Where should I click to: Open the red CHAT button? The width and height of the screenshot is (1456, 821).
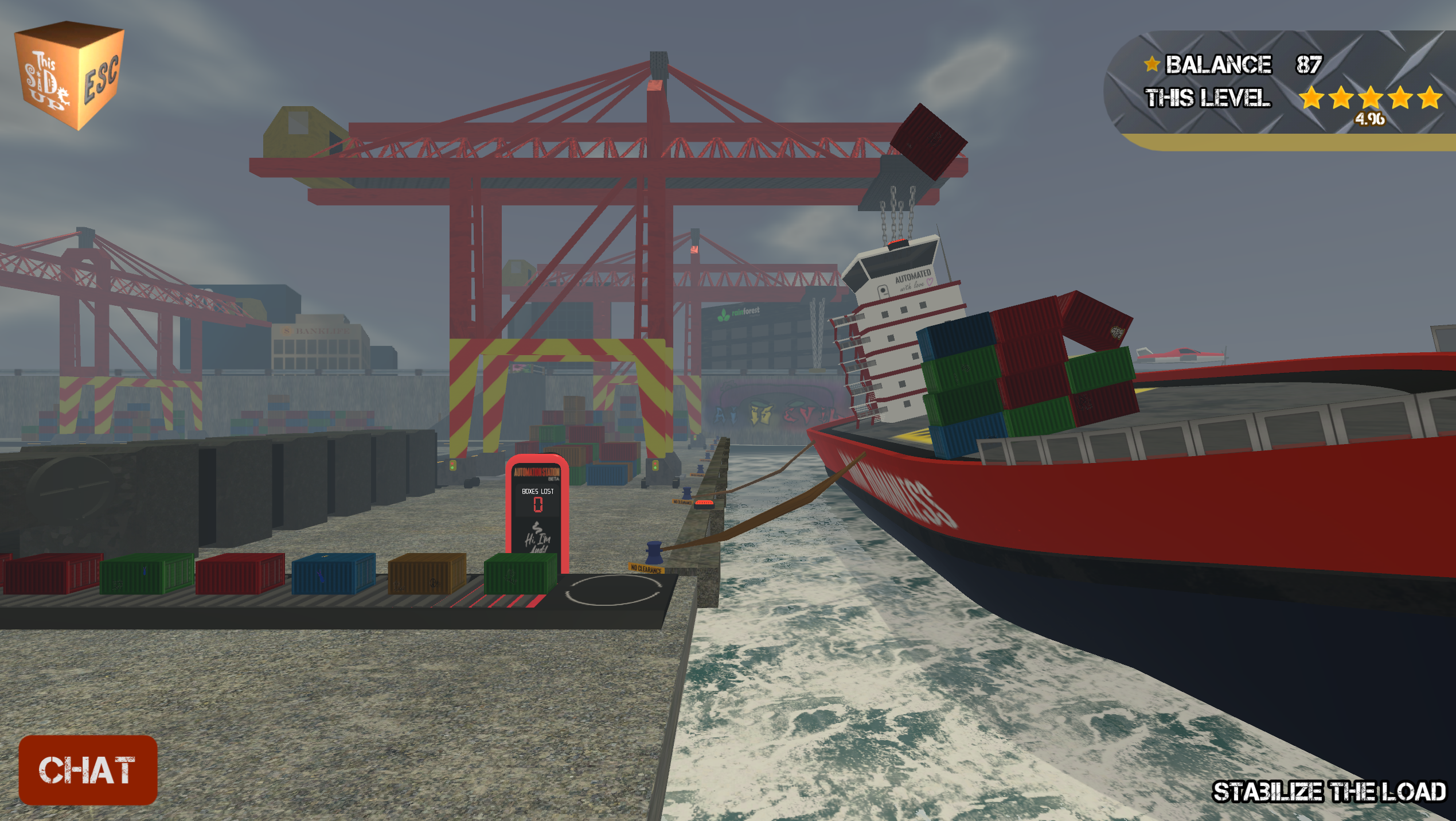pos(88,769)
